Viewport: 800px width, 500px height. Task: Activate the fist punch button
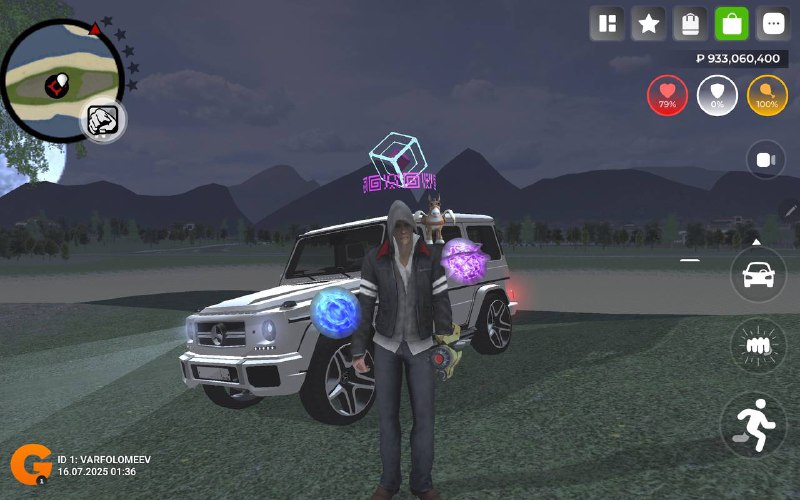(x=758, y=345)
